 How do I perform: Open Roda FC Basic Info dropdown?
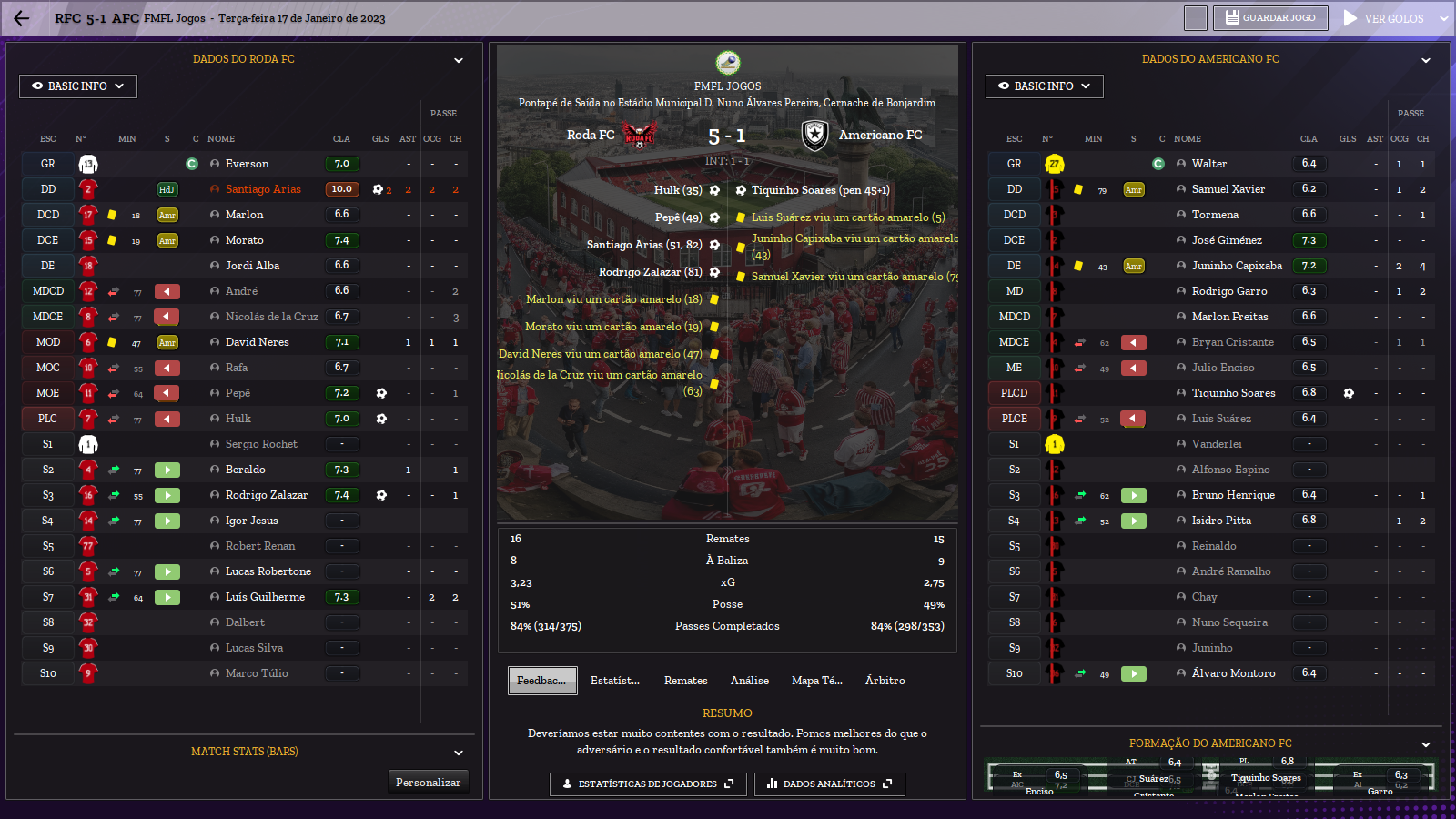(x=78, y=86)
